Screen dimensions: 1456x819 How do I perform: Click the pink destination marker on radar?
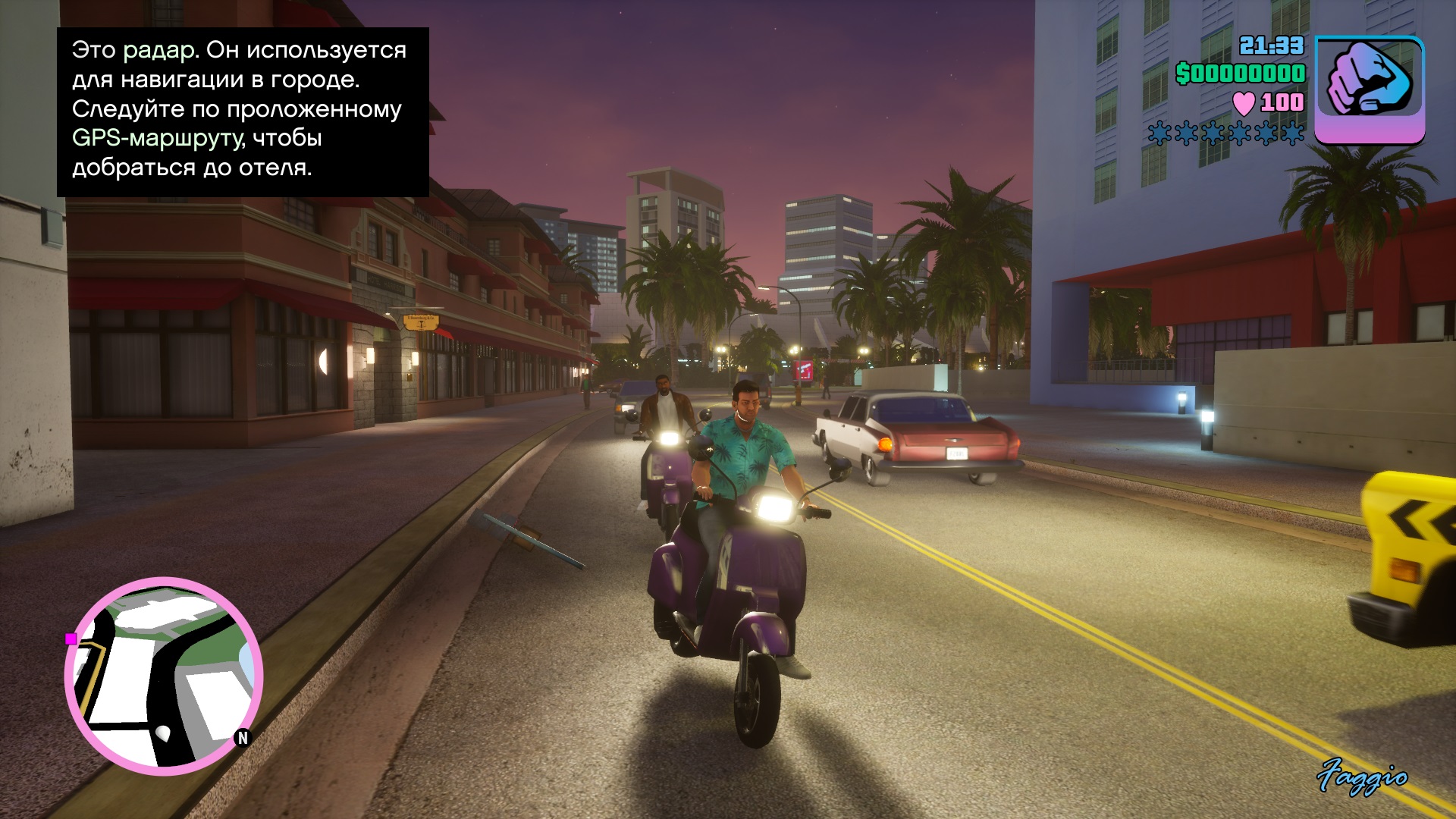[x=71, y=639]
